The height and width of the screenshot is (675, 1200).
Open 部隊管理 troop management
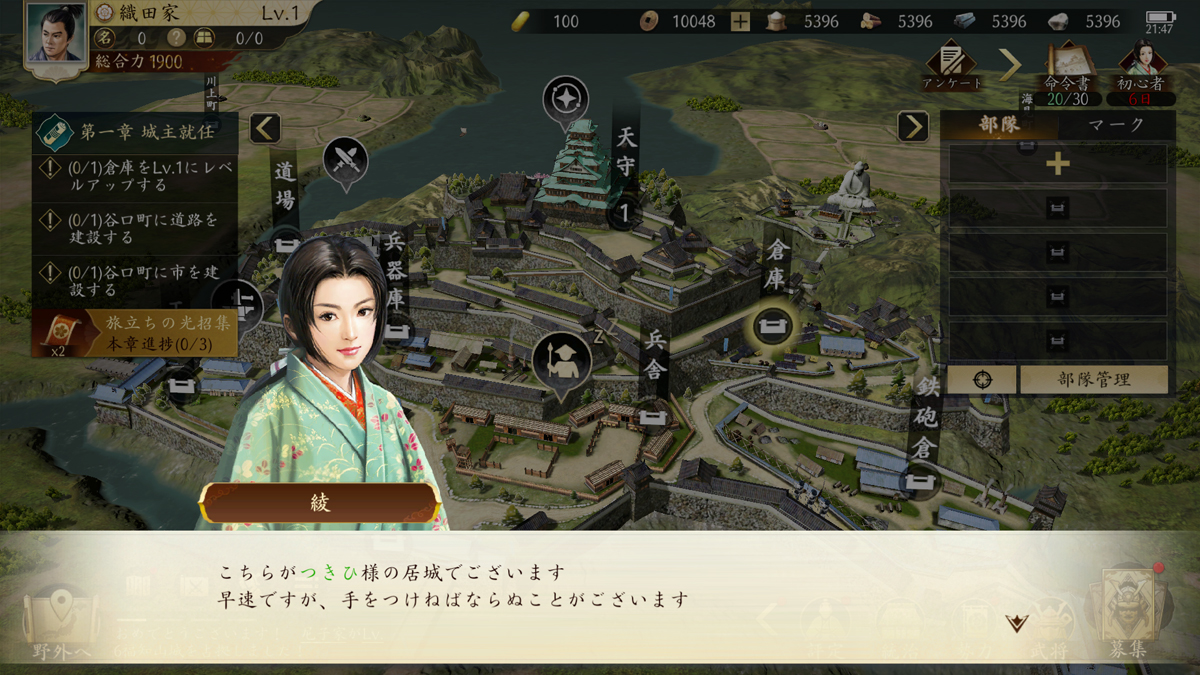coord(1094,380)
